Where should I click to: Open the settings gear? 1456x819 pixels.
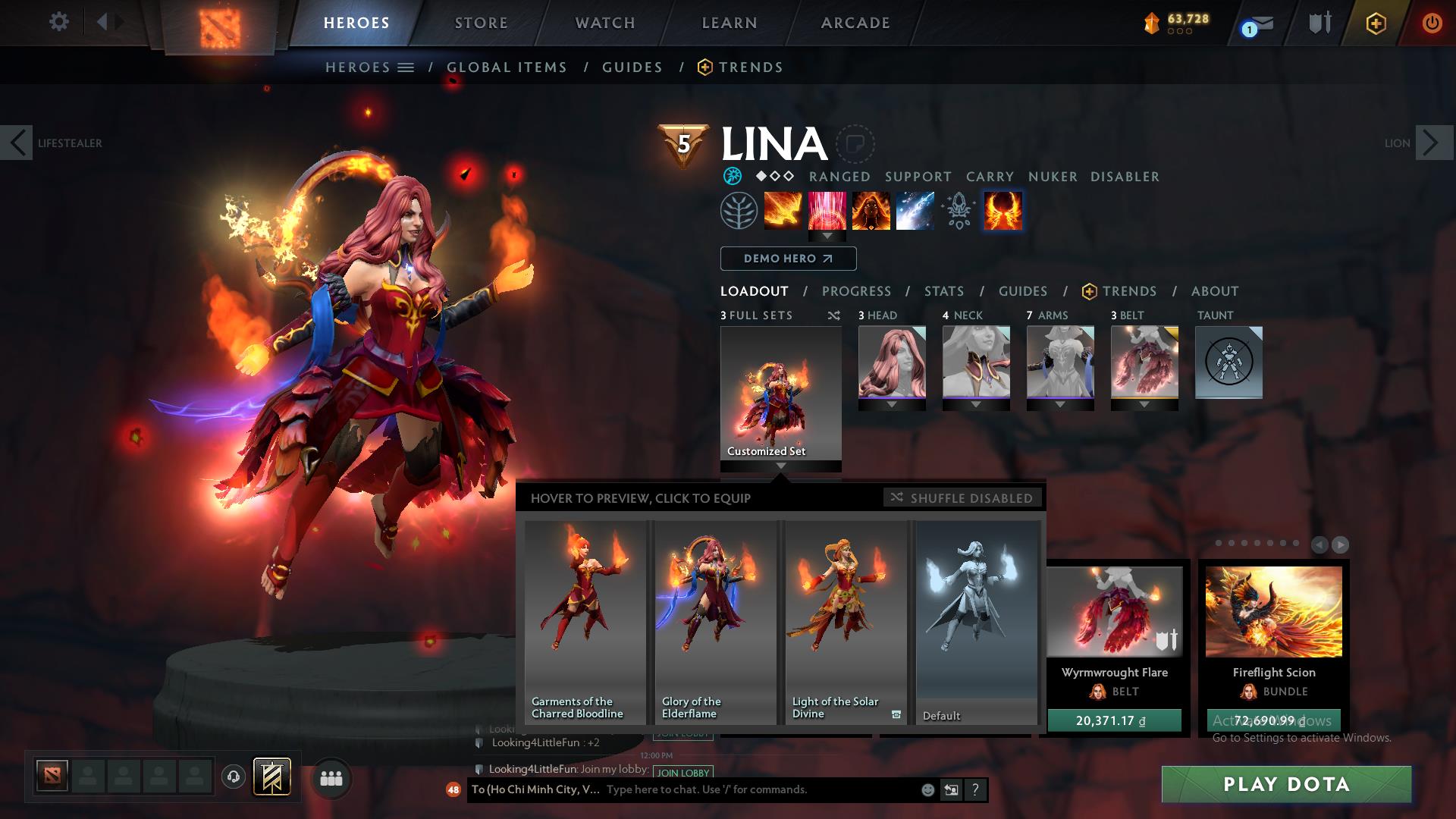pyautogui.click(x=58, y=23)
